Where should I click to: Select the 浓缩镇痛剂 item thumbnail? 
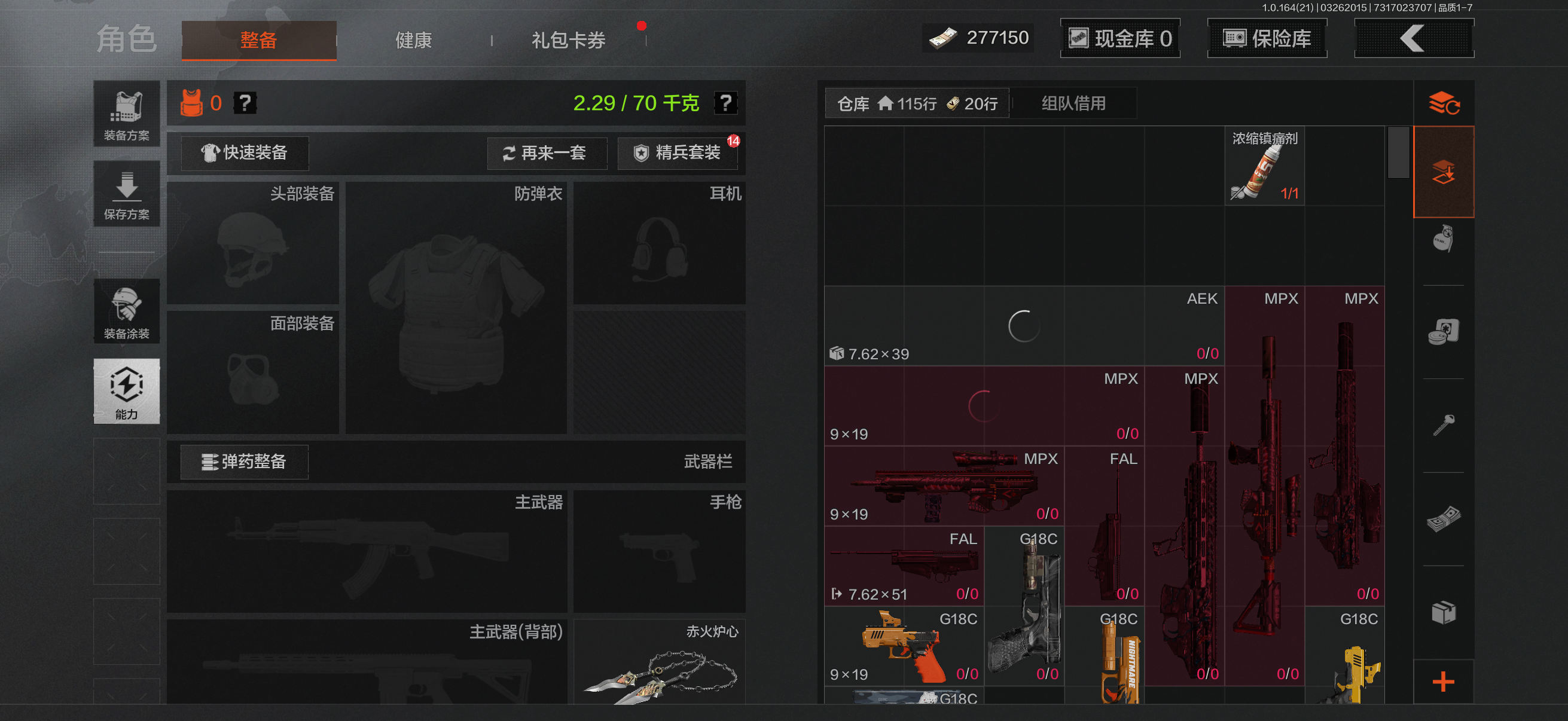[1264, 166]
